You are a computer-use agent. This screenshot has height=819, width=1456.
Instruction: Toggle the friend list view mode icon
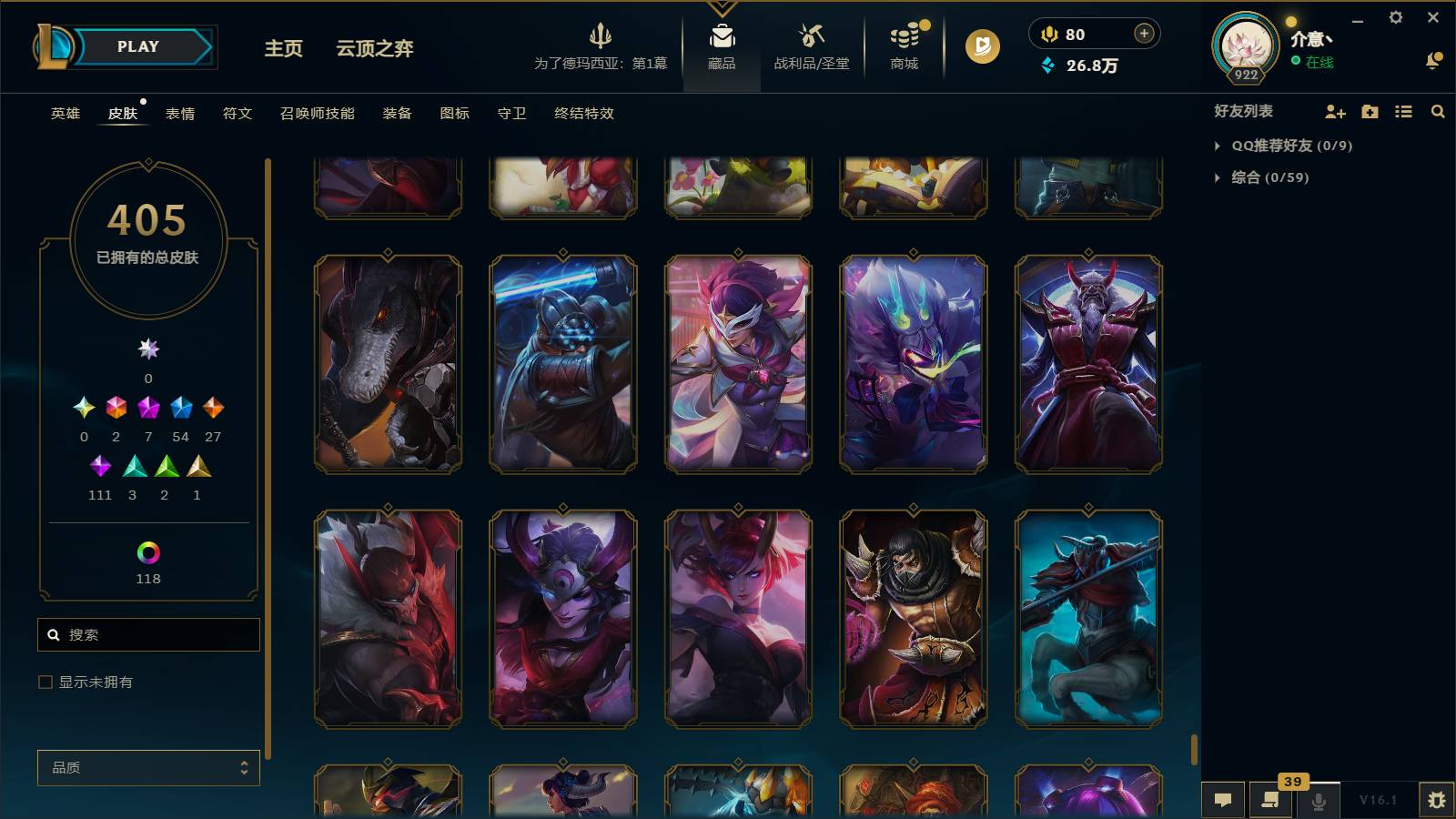point(1403,111)
